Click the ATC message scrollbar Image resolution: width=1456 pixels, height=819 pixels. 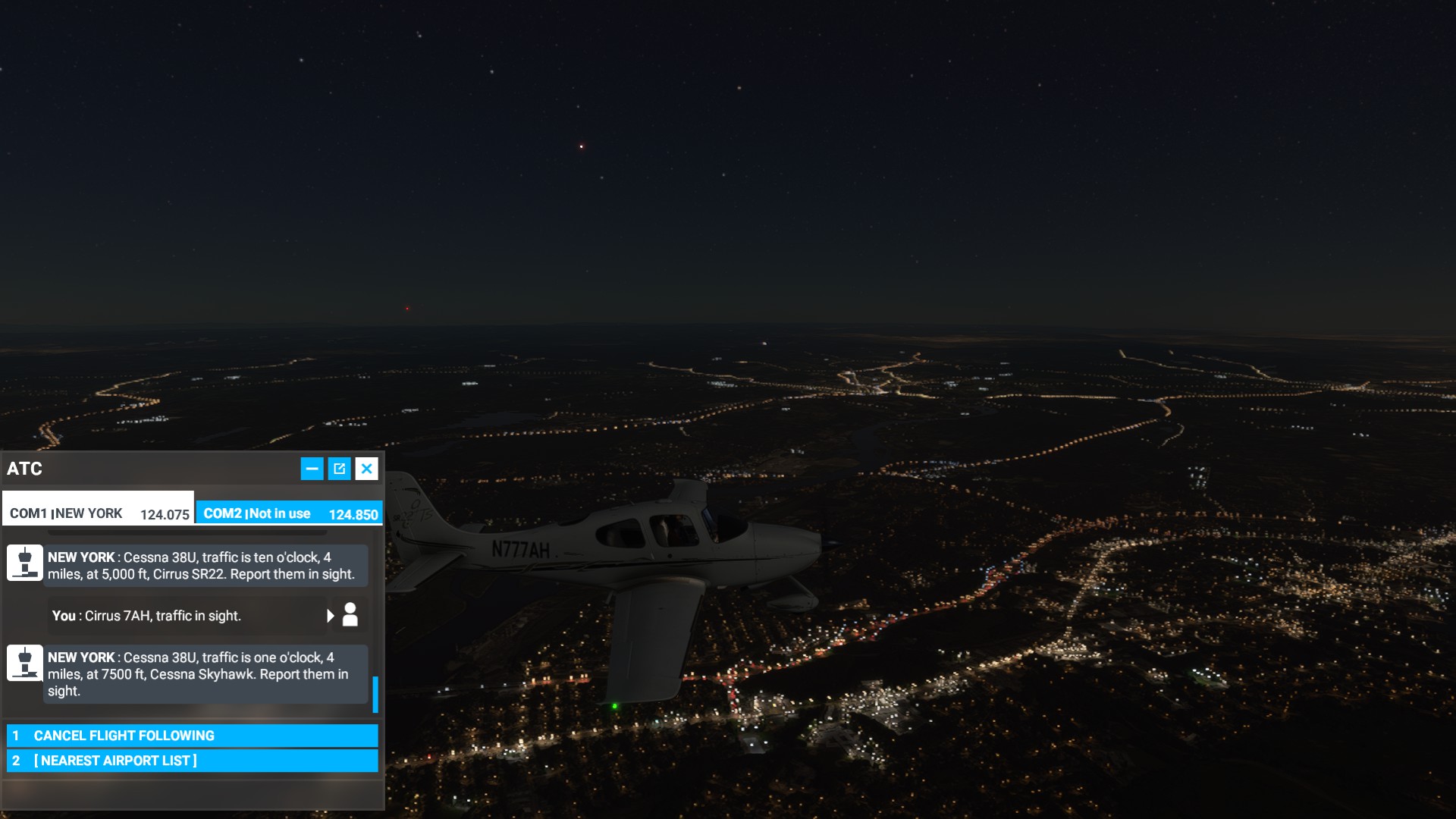click(375, 694)
